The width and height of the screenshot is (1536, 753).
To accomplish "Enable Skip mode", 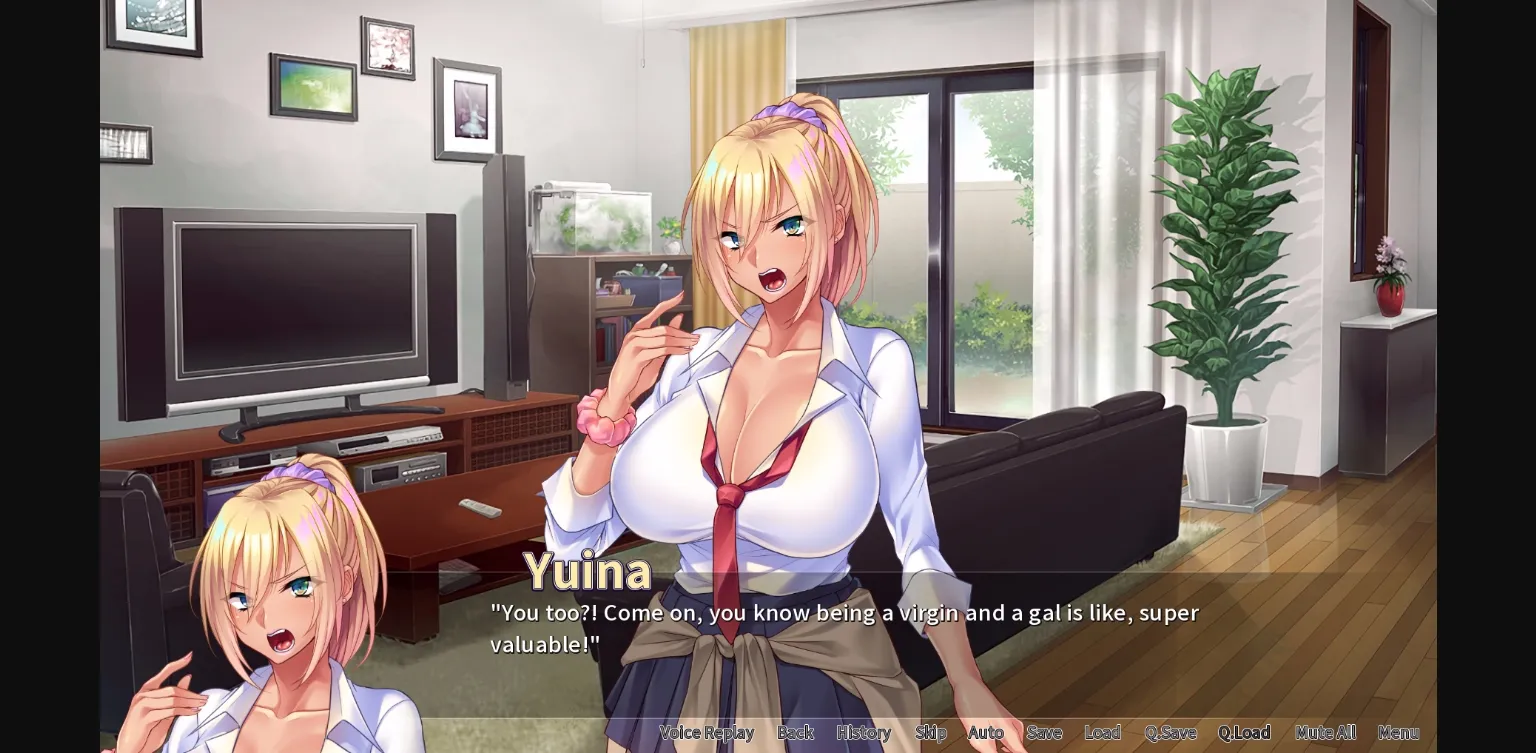I will [x=931, y=732].
